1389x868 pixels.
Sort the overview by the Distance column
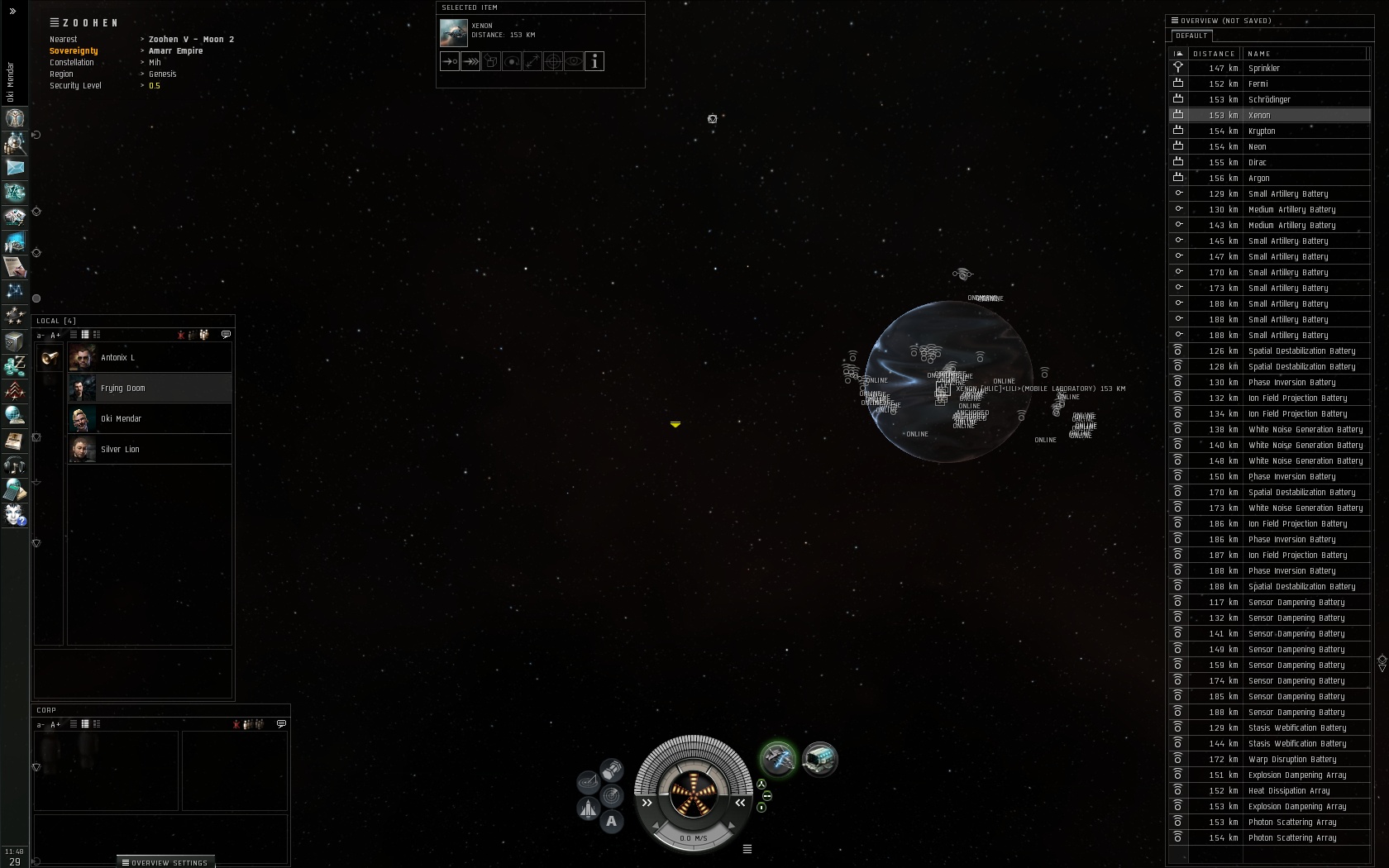(x=1214, y=54)
